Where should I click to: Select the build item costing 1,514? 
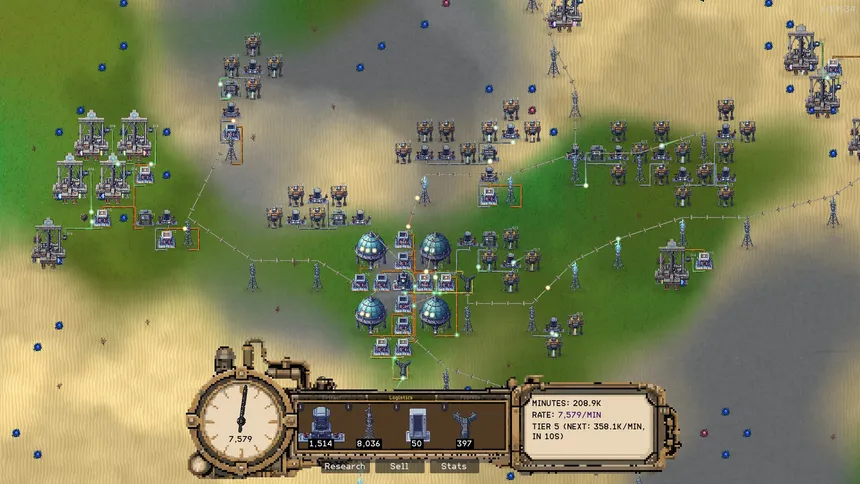click(x=321, y=424)
